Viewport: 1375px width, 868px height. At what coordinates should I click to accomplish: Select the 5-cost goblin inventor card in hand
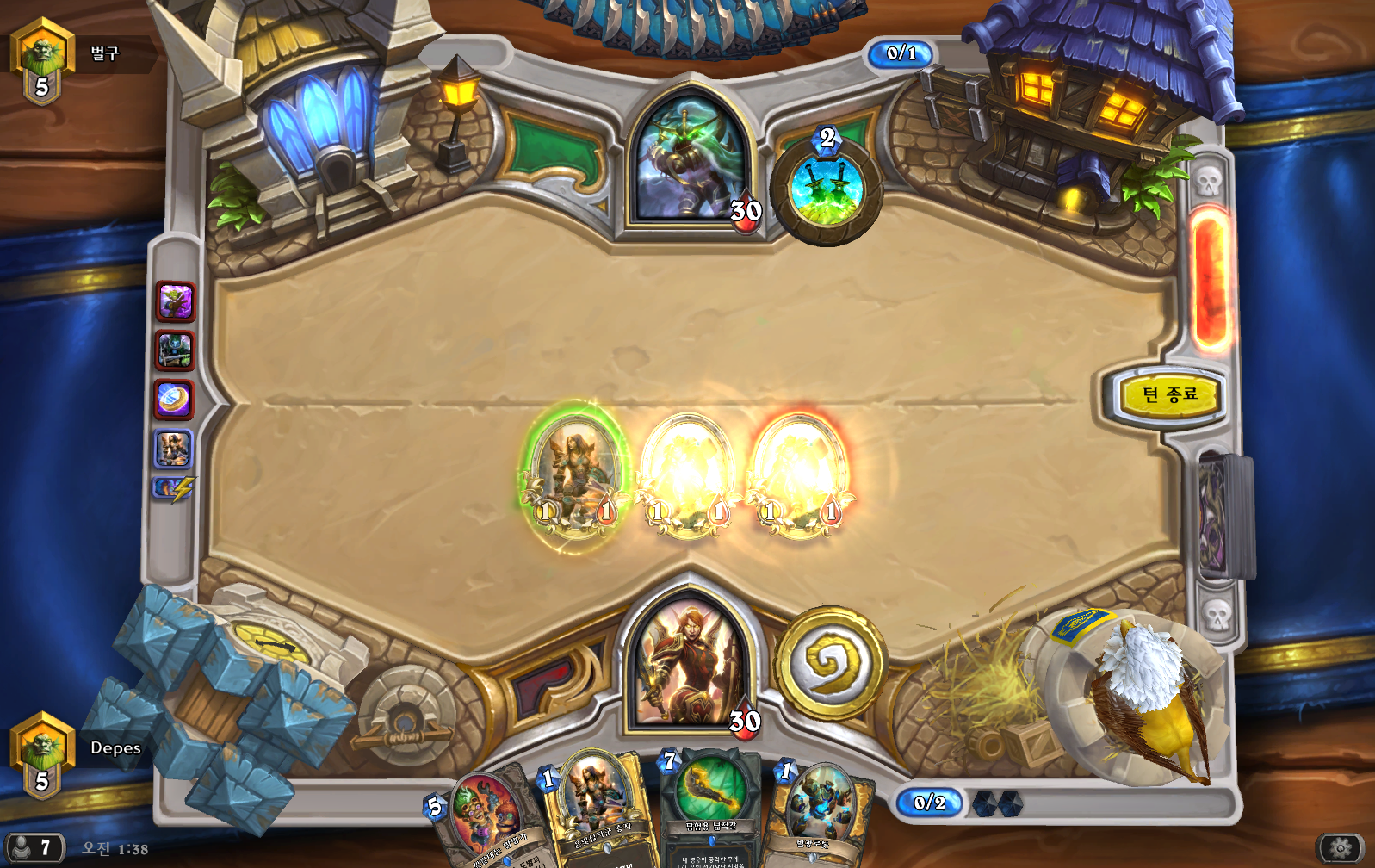tap(485, 818)
